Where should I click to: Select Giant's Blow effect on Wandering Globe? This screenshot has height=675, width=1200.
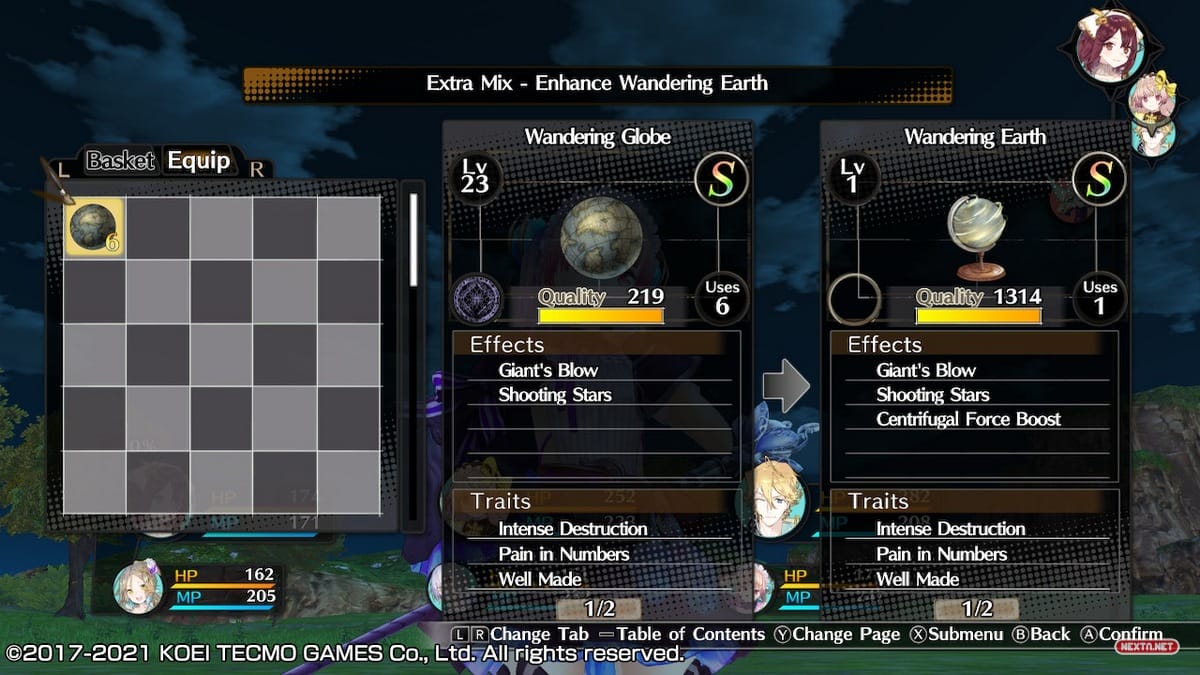(548, 370)
